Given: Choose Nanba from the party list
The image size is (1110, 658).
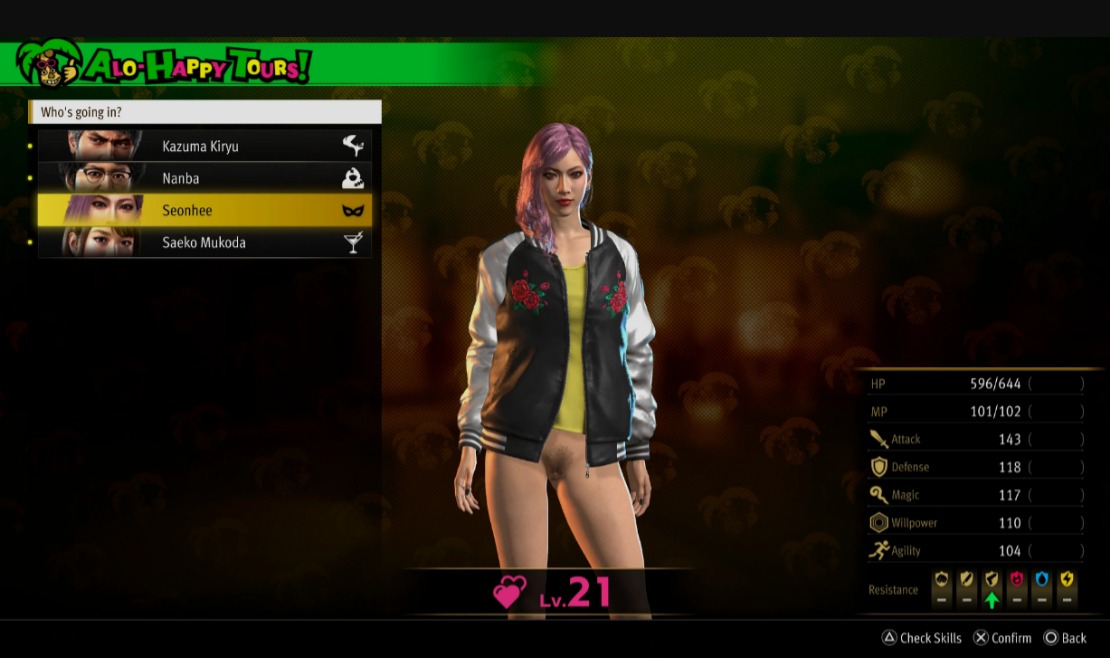Looking at the screenshot, I should [x=204, y=178].
